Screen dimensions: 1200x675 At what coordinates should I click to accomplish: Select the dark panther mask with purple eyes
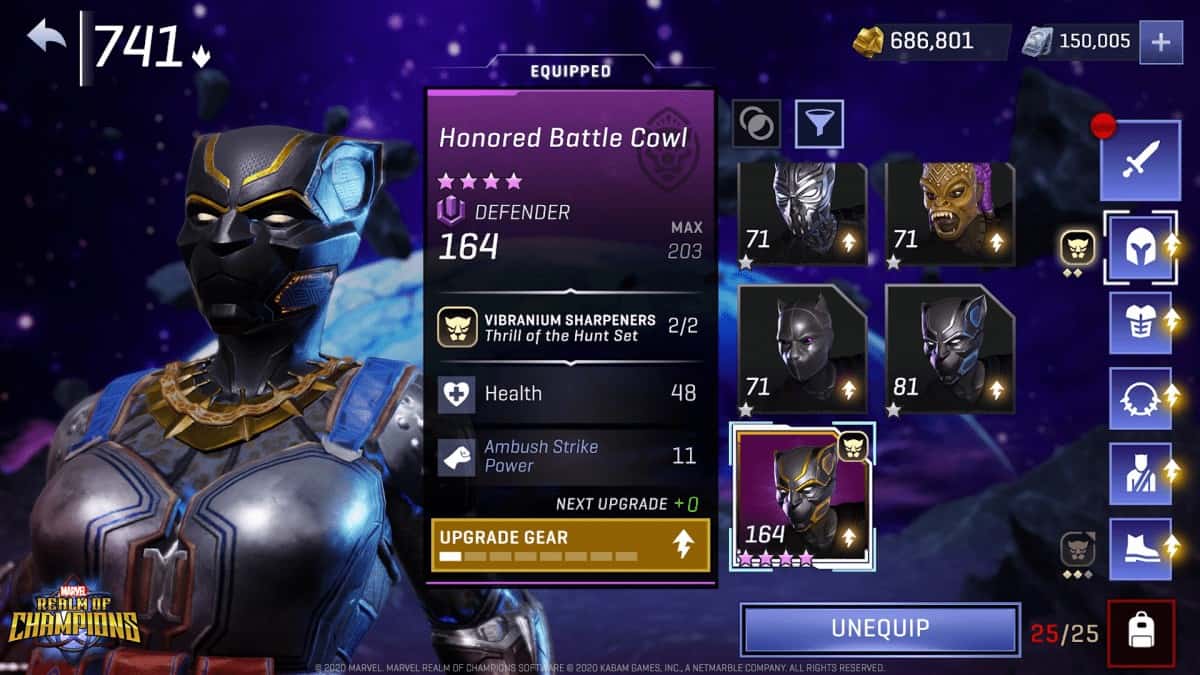(x=802, y=351)
